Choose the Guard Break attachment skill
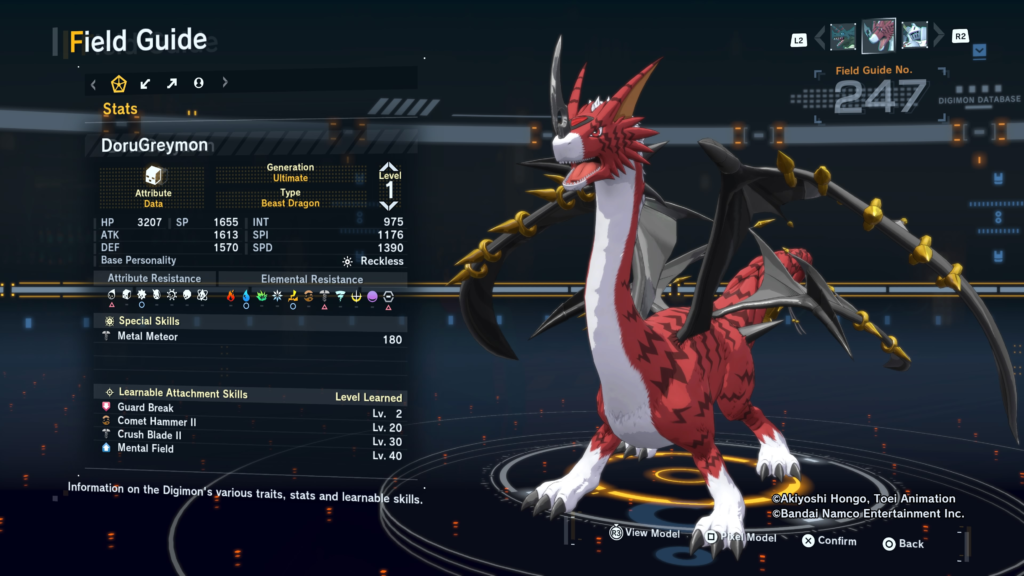The width and height of the screenshot is (1024, 576). click(x=252, y=408)
